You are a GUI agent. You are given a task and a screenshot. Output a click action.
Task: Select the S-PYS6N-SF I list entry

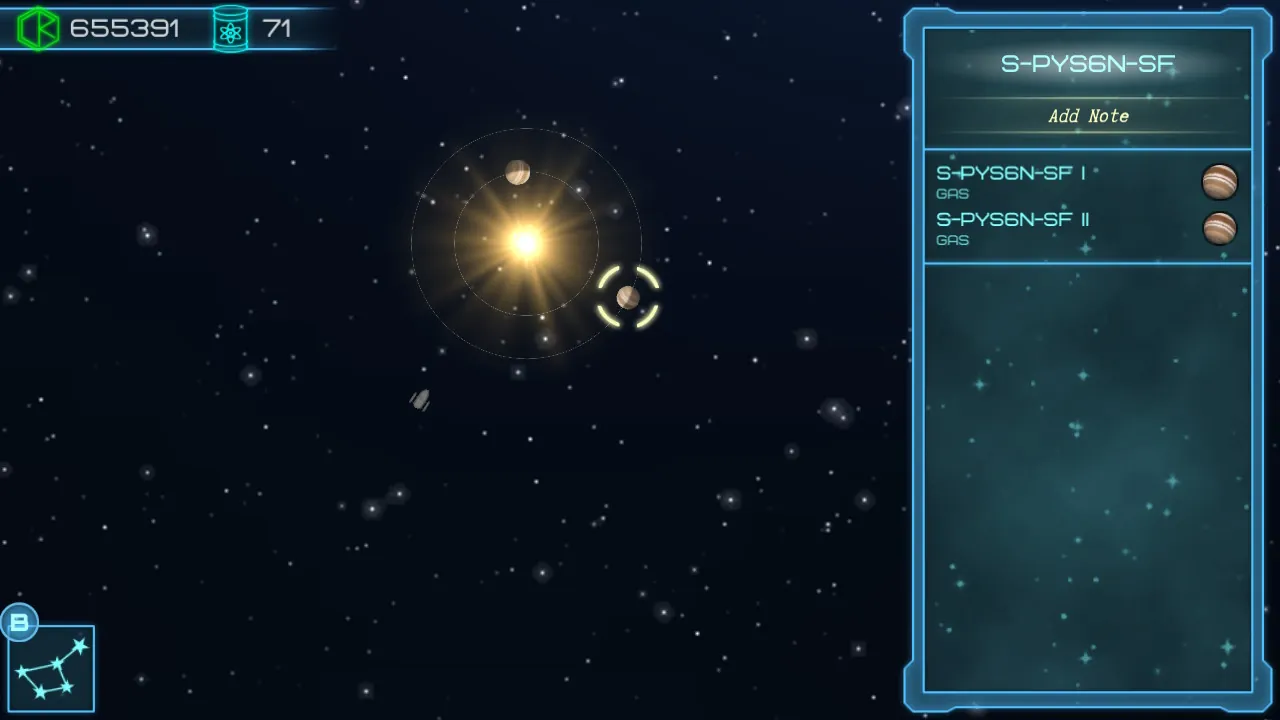tap(1013, 173)
